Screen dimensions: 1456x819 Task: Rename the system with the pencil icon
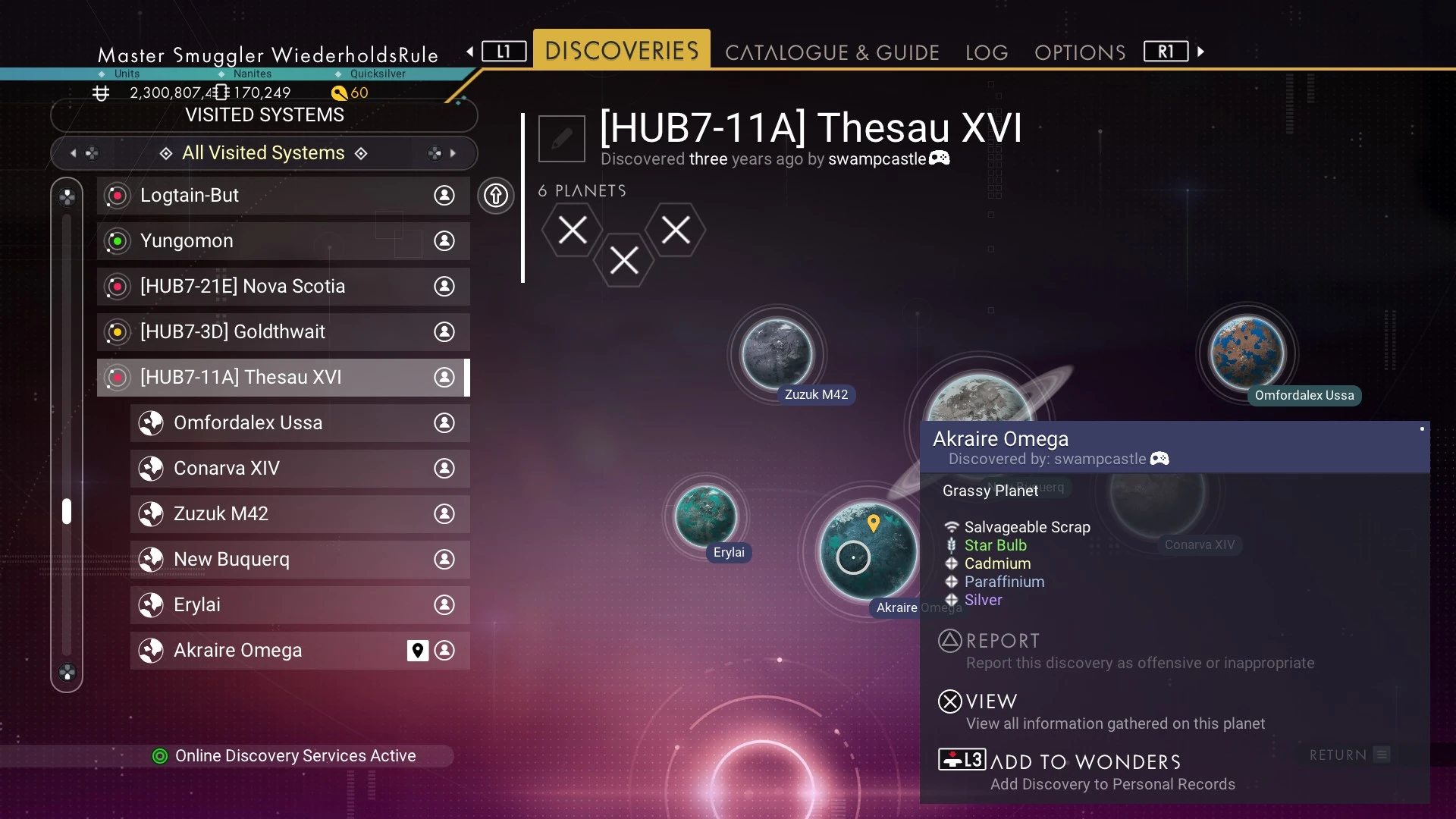562,139
